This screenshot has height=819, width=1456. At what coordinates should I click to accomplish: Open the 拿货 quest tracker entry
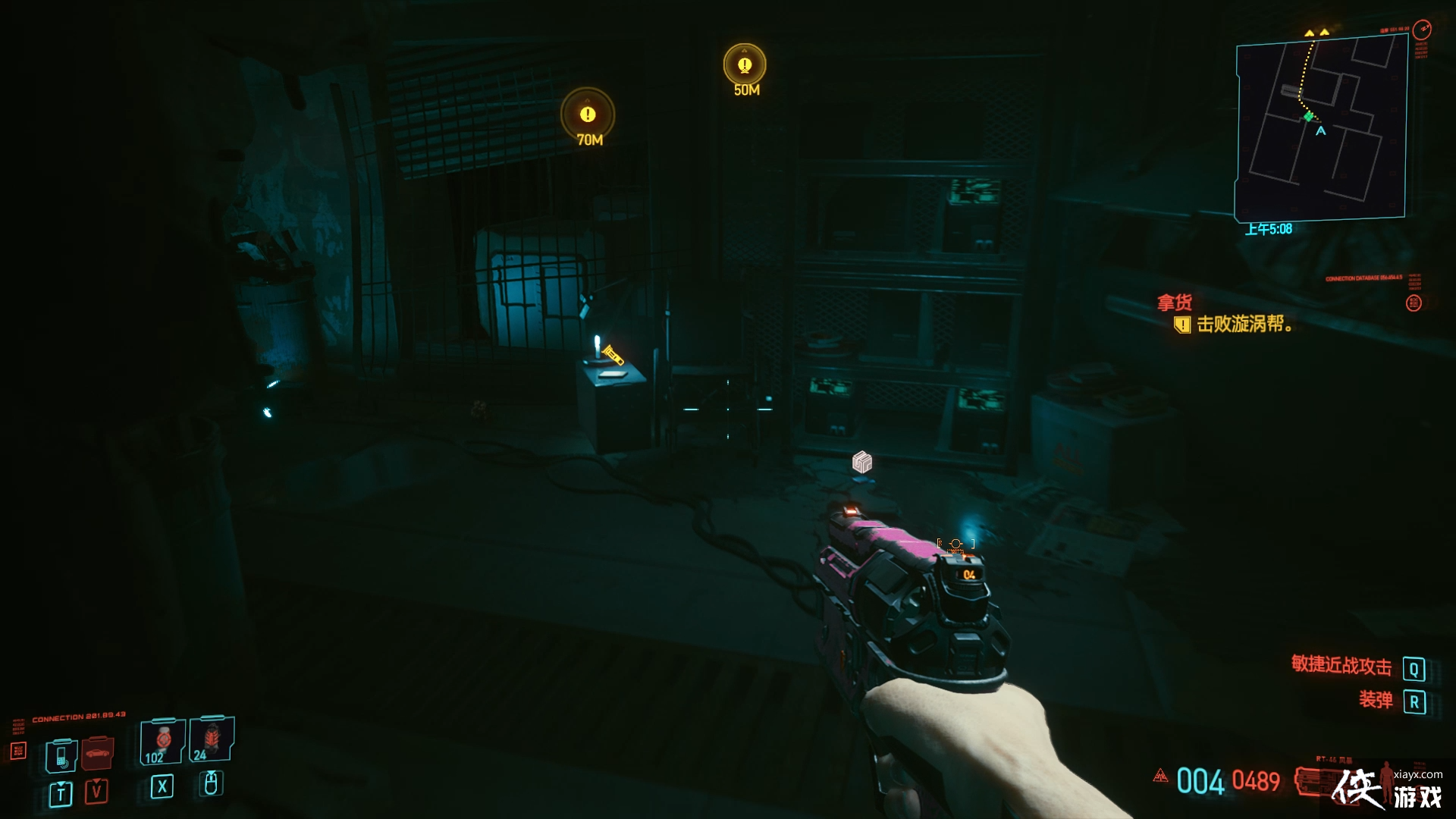click(1175, 303)
